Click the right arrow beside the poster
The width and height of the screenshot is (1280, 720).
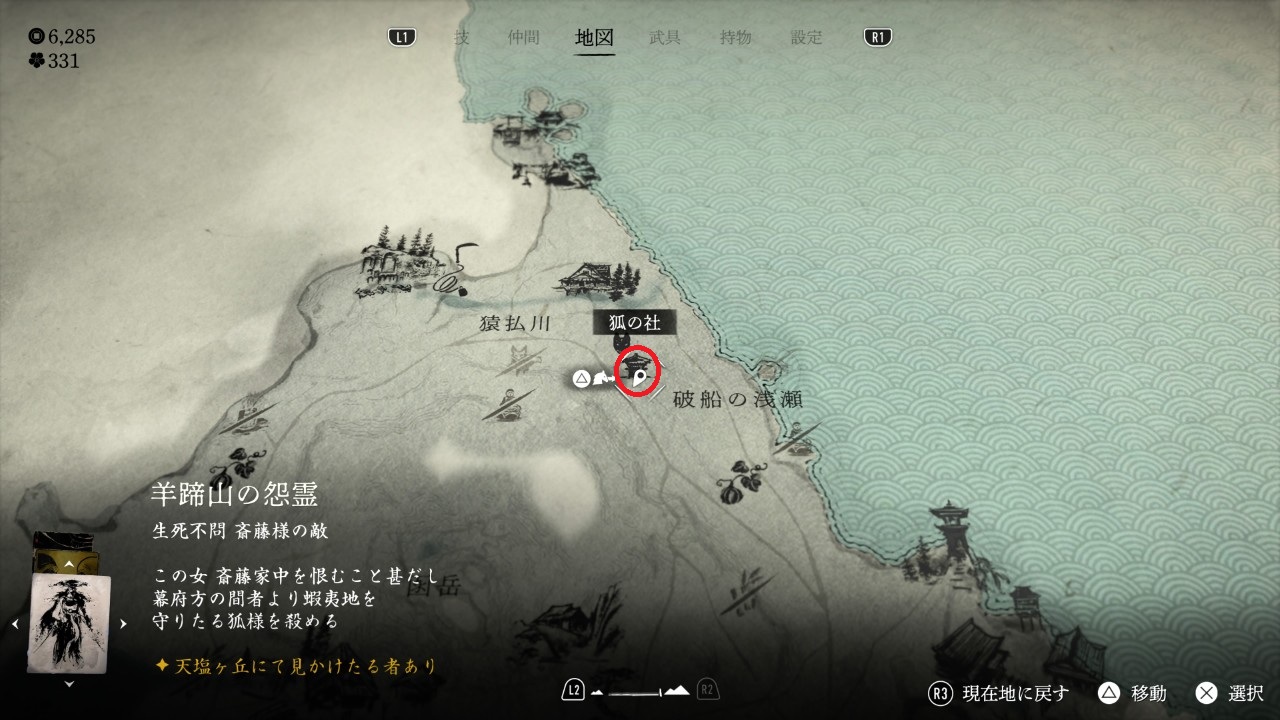123,624
